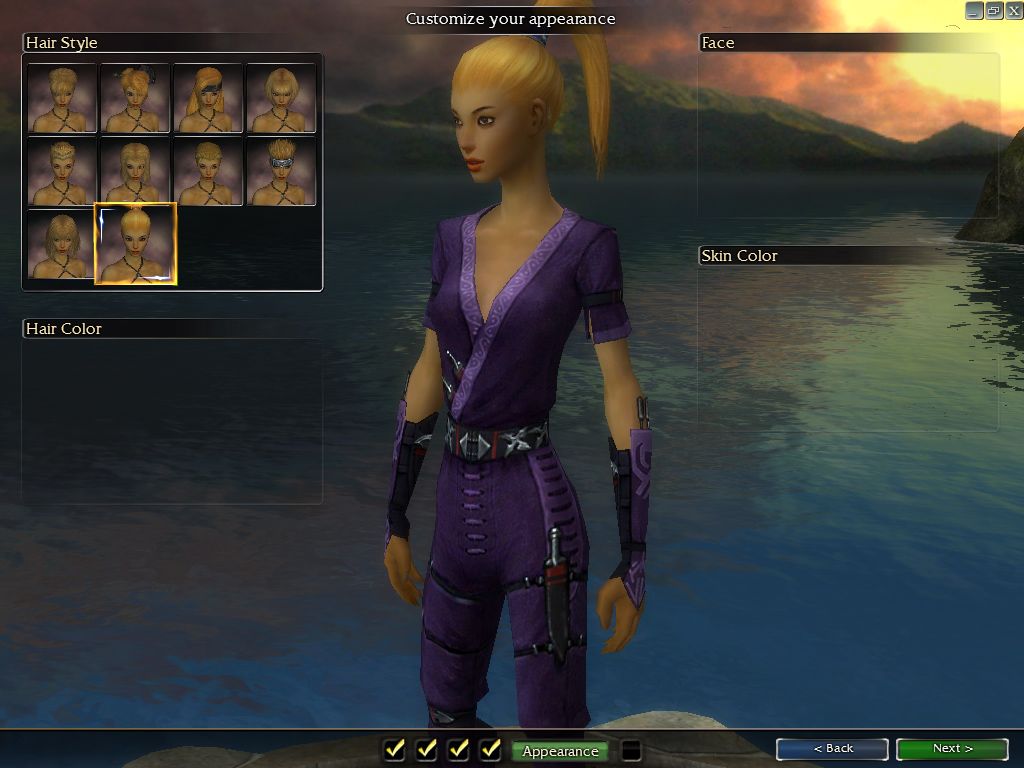1024x768 pixels.
Task: Pick the hair style with black bow
Action: 135,98
